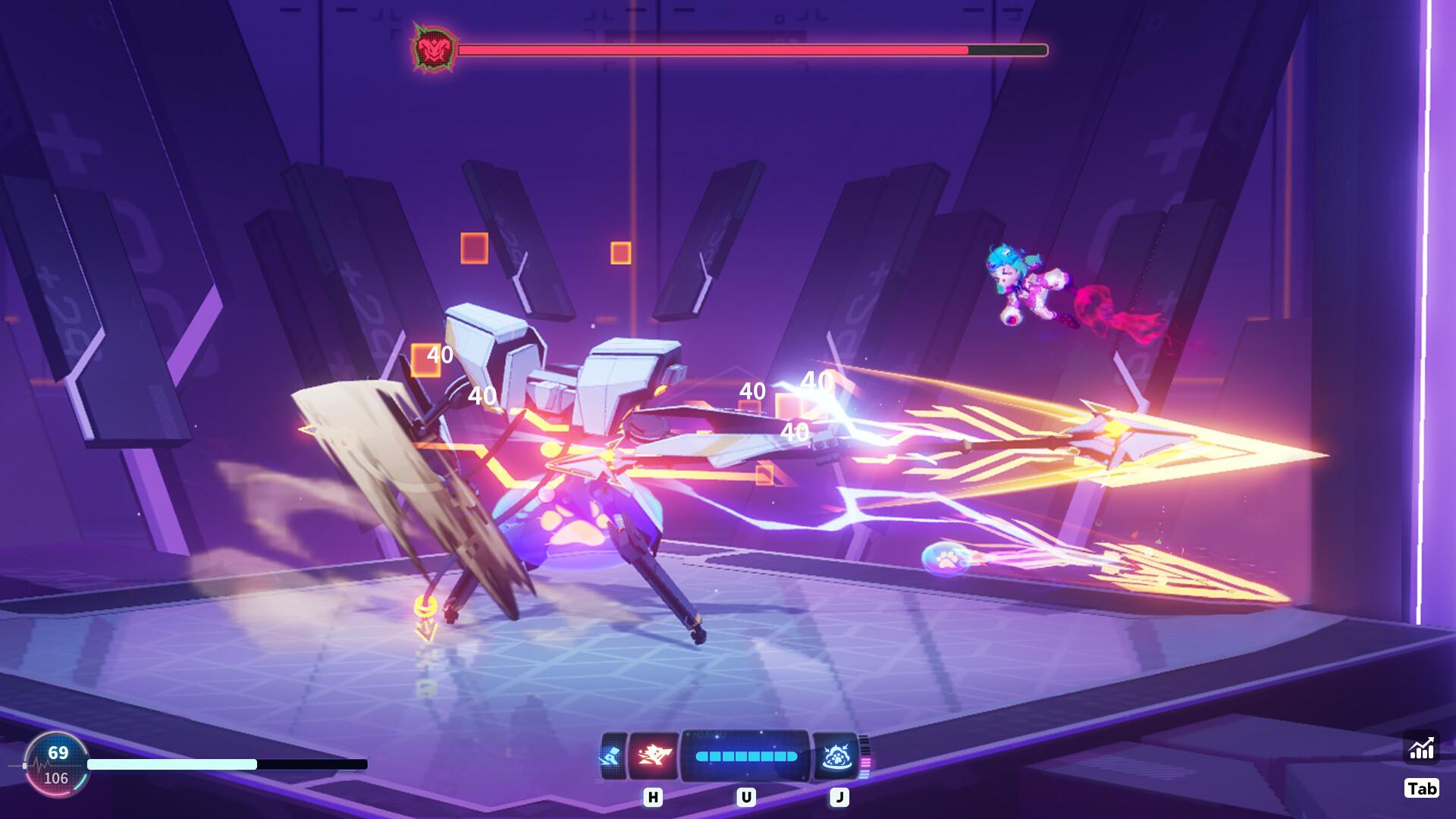Click the boss emblem beside the health bar
Screen dimensions: 1456x819
click(433, 50)
